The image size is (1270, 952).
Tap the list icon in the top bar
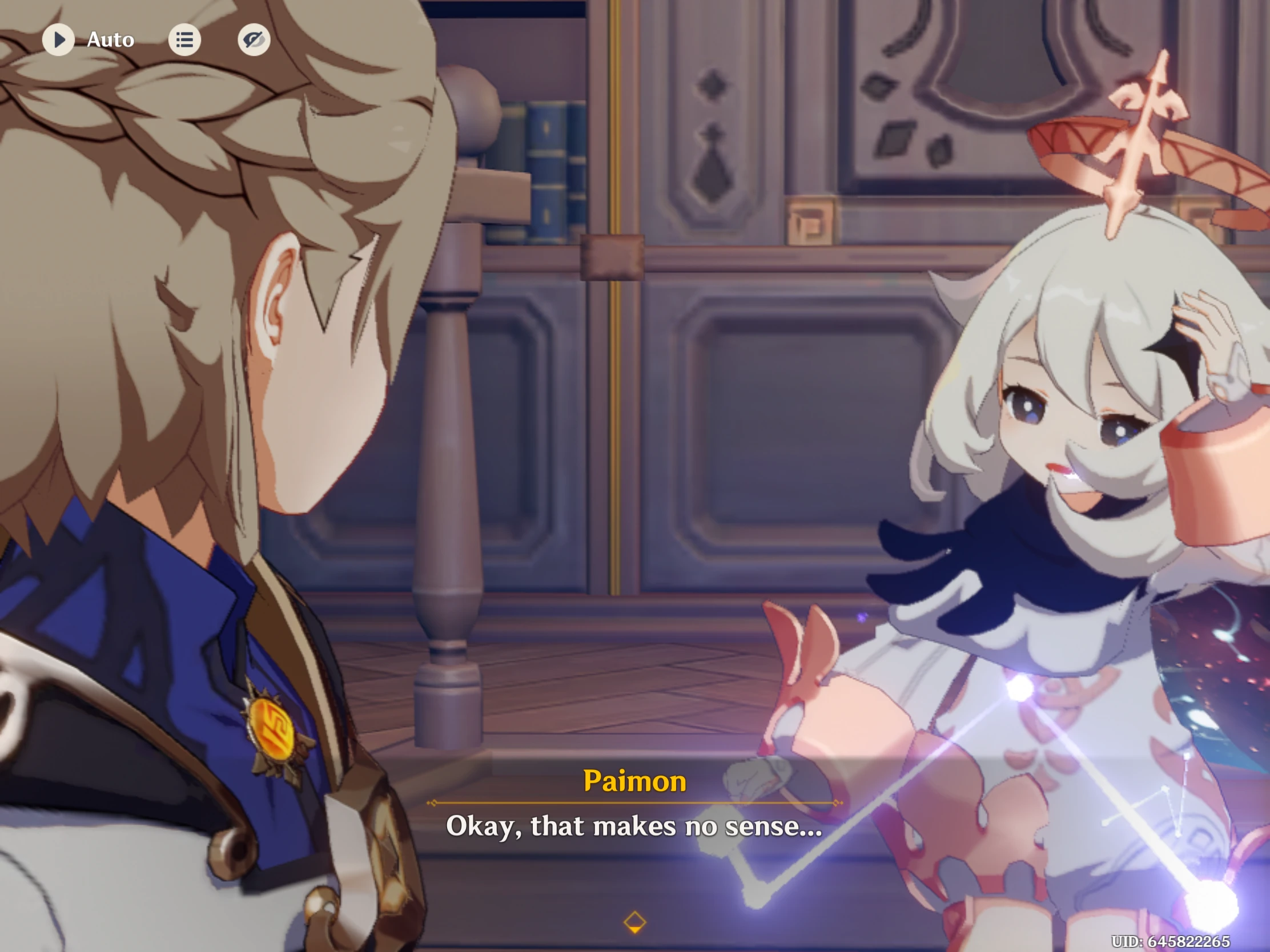pyautogui.click(x=185, y=39)
